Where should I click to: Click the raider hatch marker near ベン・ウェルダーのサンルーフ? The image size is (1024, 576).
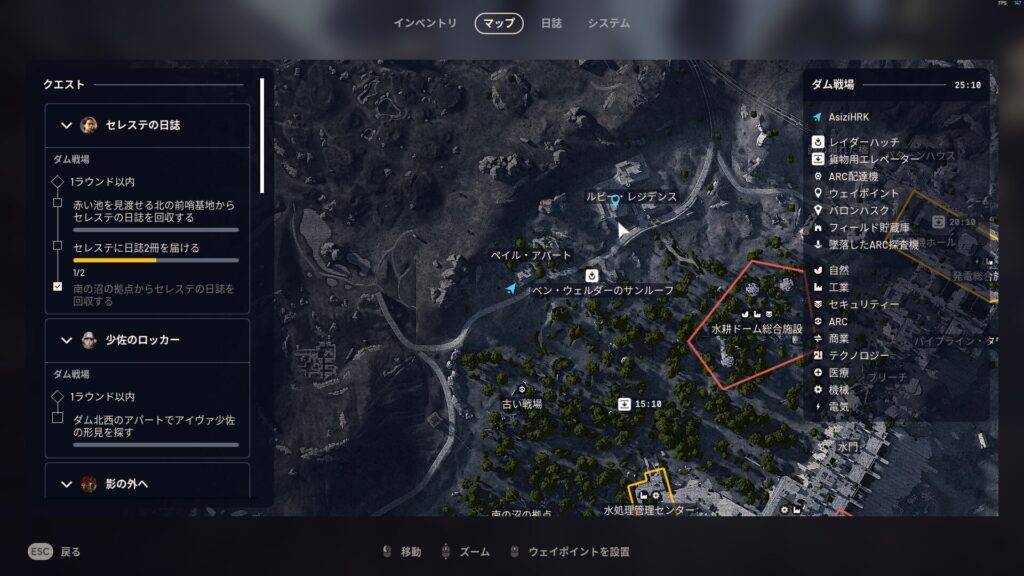pyautogui.click(x=592, y=274)
